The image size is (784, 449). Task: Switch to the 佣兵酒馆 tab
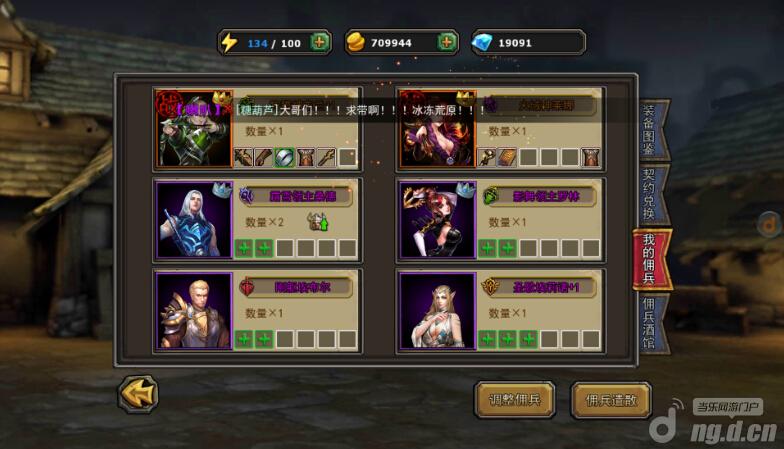(x=650, y=322)
